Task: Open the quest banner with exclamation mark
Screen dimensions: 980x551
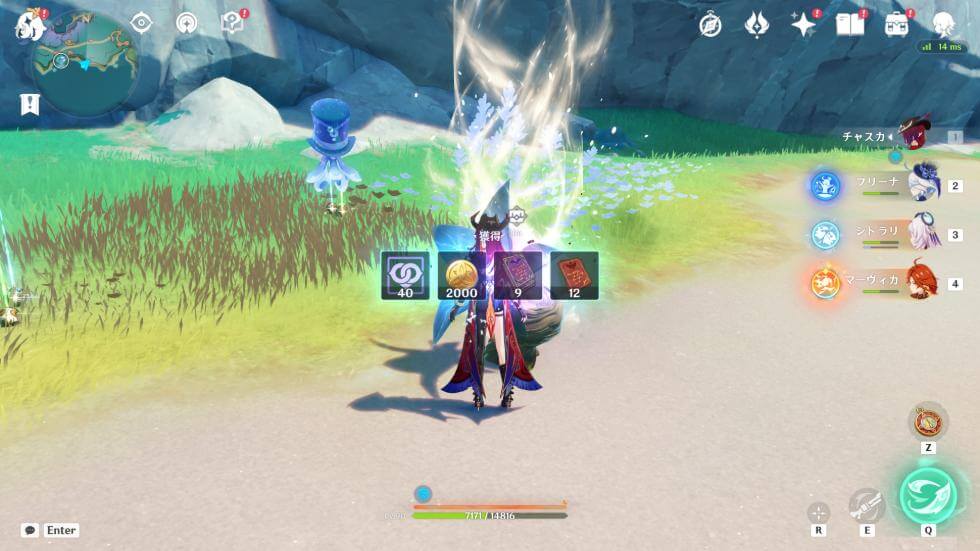Action: [29, 103]
